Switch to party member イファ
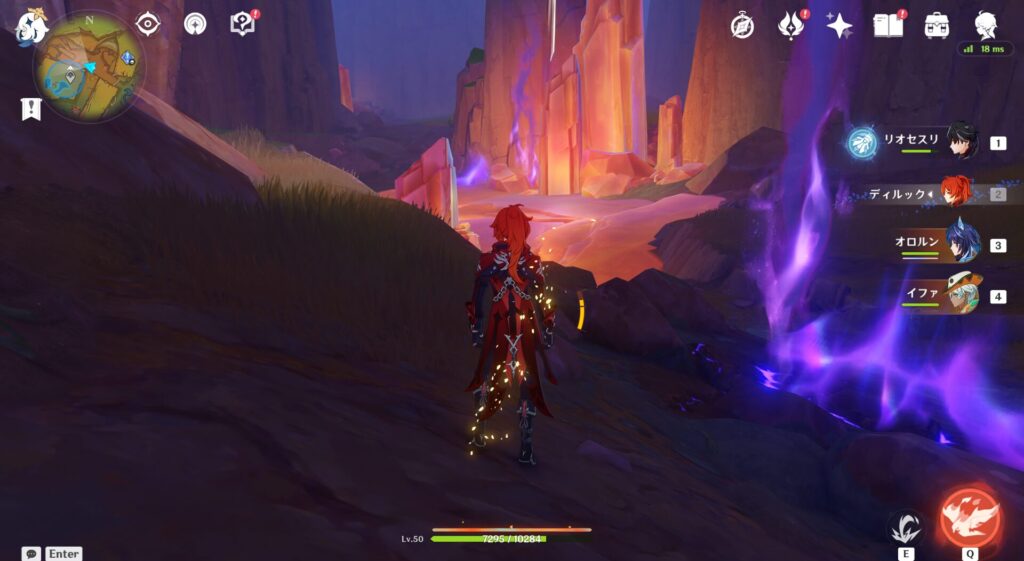1024x561 pixels. [961, 296]
